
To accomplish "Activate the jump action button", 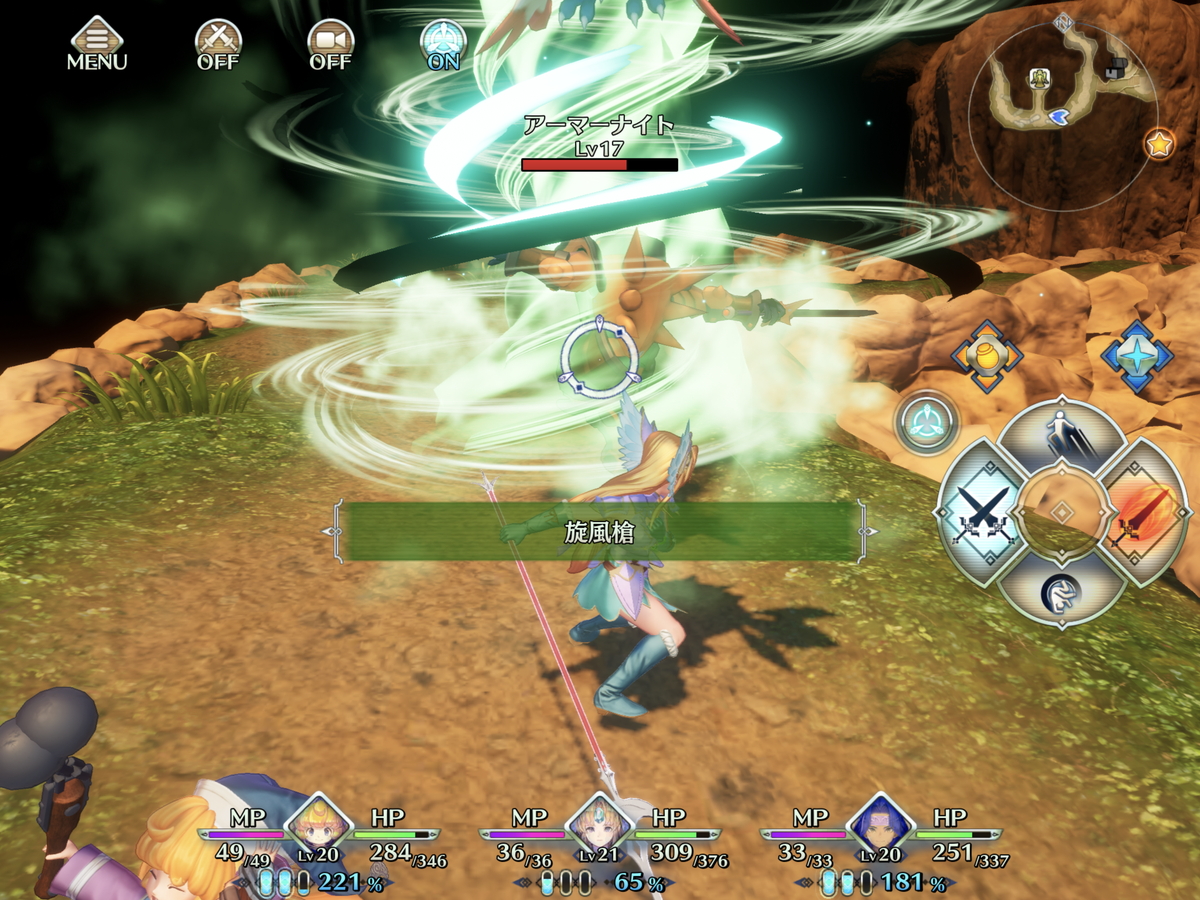I will pos(1062,437).
